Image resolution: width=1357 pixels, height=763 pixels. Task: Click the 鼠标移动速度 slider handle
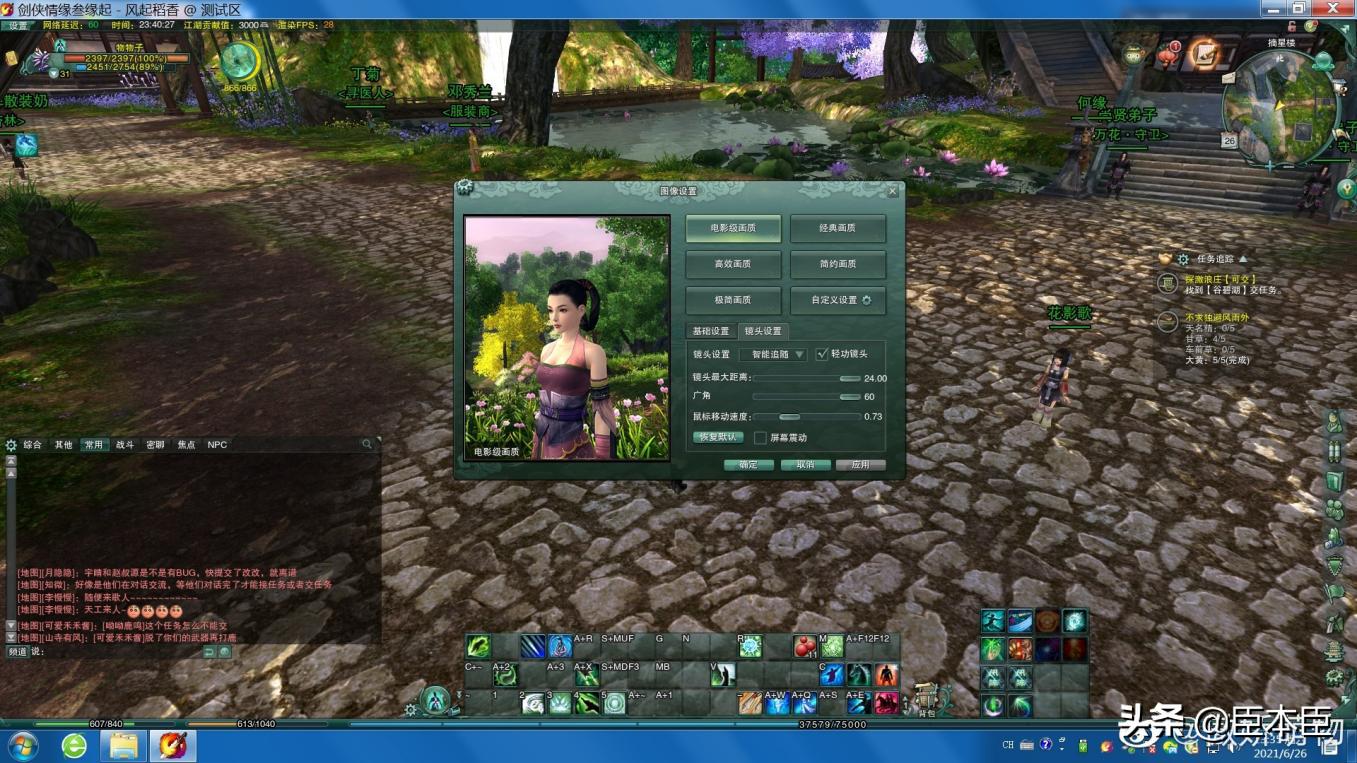(790, 417)
